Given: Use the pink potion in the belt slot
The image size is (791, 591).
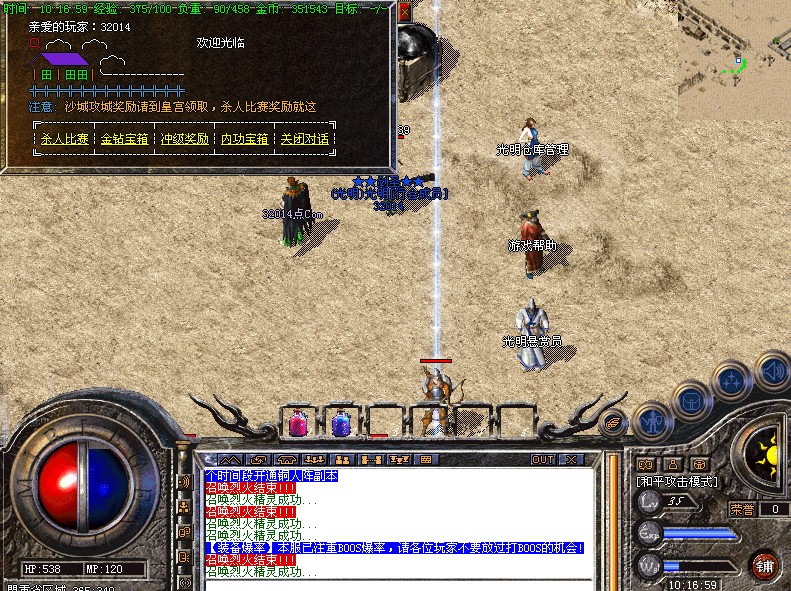Looking at the screenshot, I should (x=298, y=423).
